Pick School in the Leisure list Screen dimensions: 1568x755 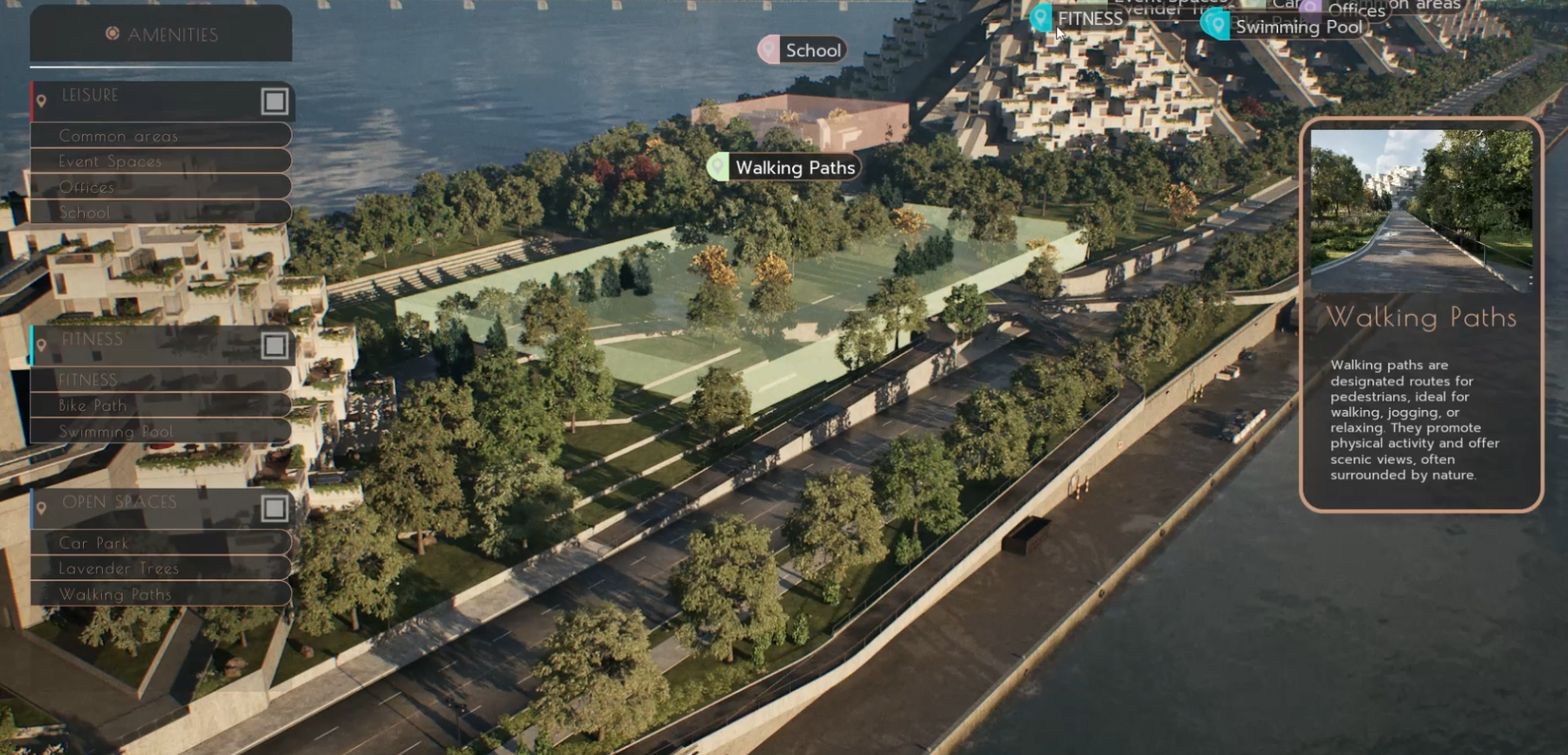coord(161,212)
